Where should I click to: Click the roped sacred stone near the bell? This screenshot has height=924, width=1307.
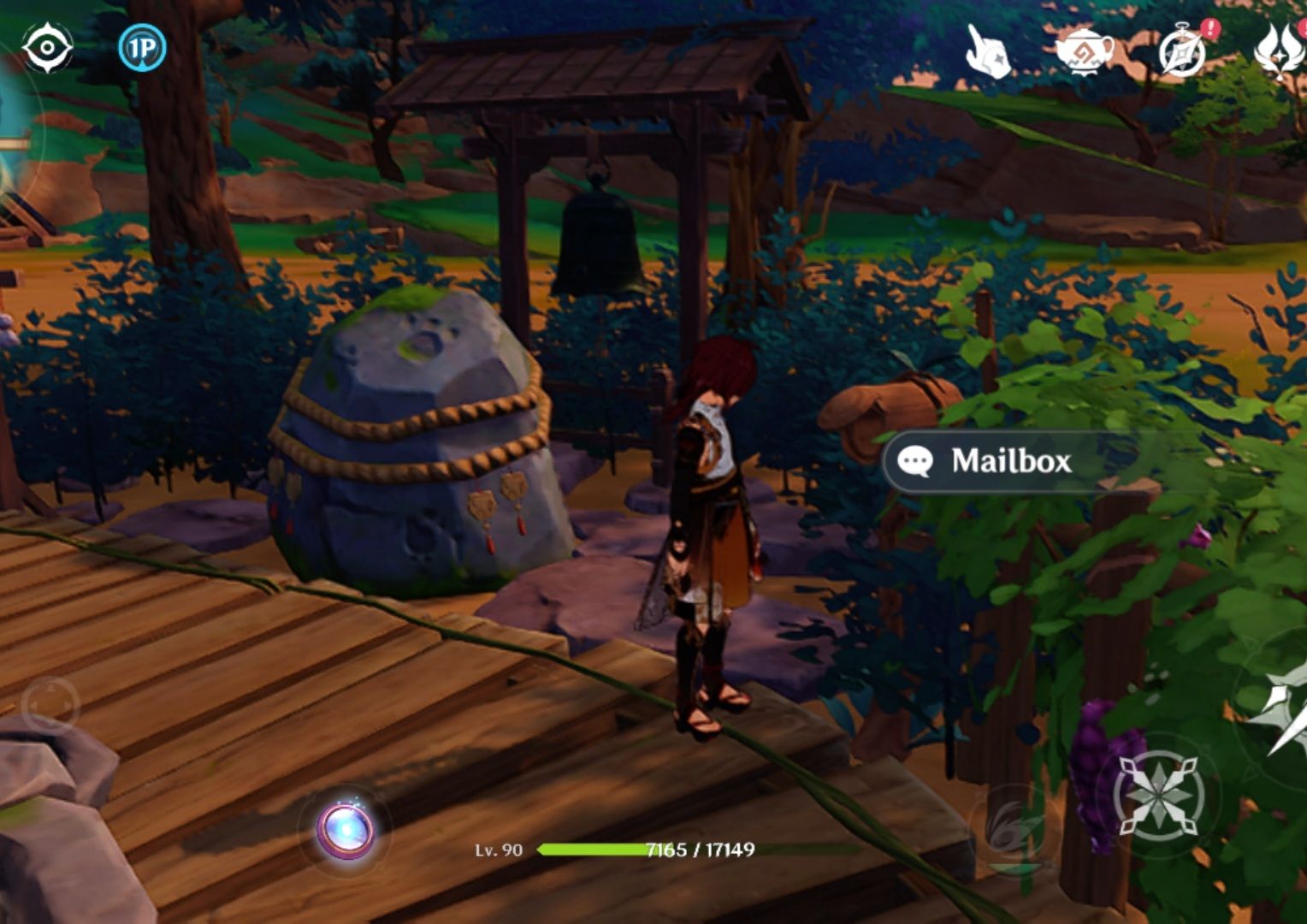[411, 436]
